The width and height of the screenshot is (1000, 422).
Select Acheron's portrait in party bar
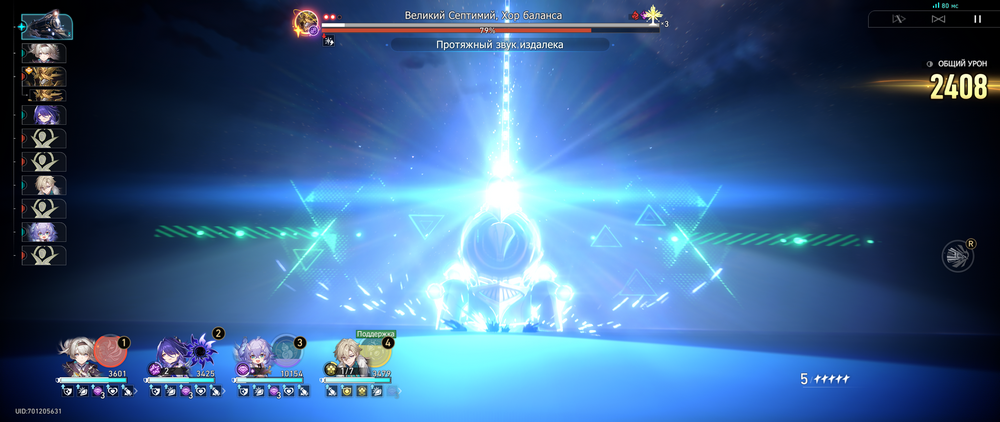coord(169,358)
